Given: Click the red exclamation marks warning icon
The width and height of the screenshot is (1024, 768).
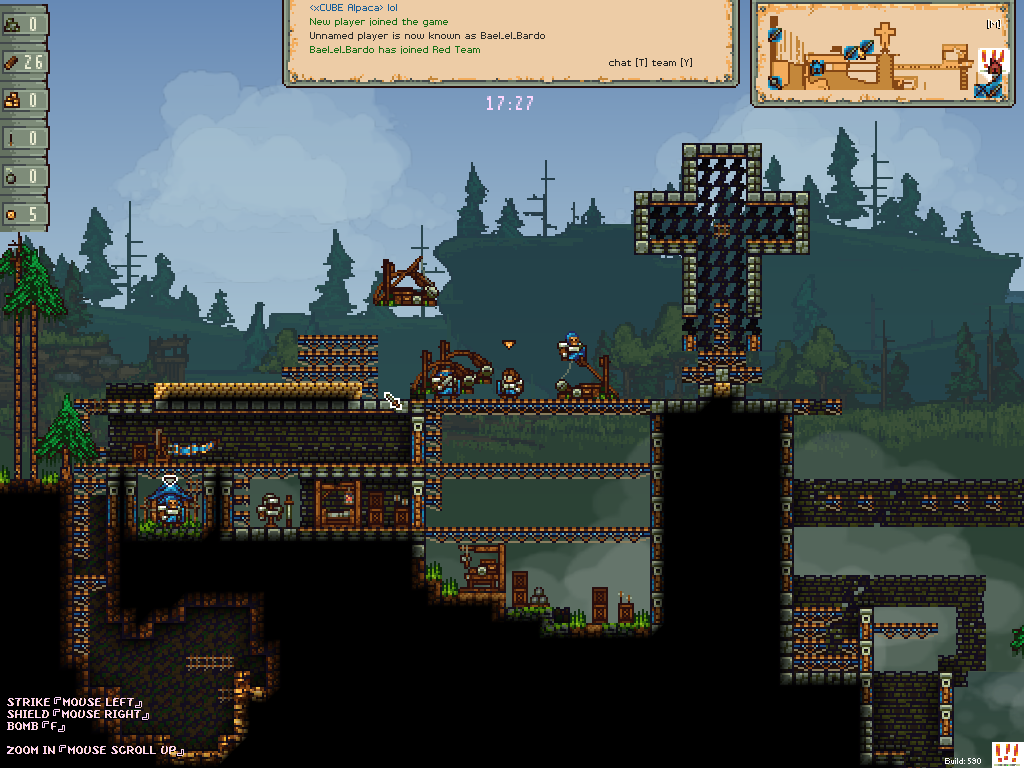Looking at the screenshot, I should pos(1005,753).
